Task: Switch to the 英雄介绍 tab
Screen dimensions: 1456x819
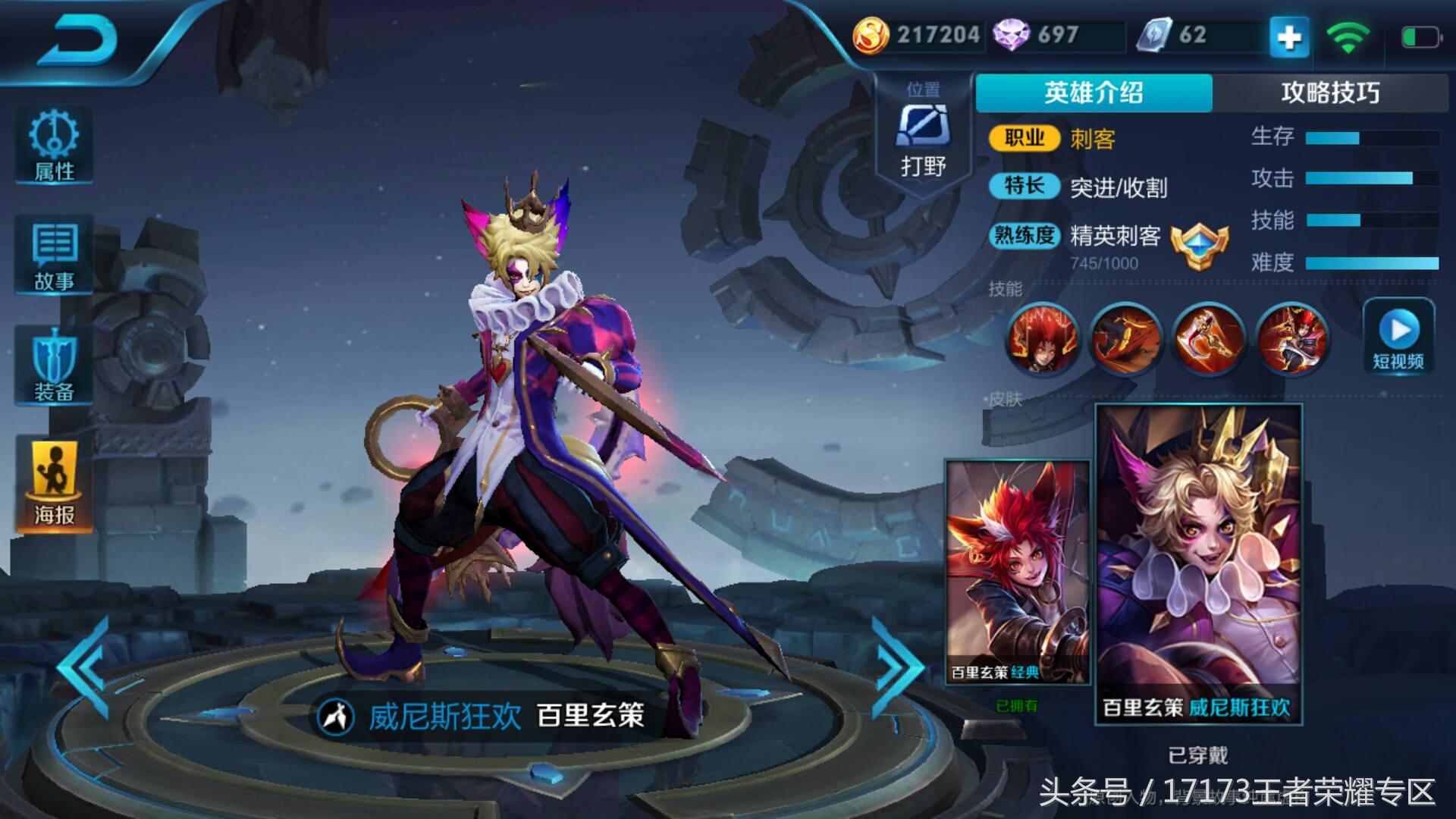Action: click(1094, 92)
